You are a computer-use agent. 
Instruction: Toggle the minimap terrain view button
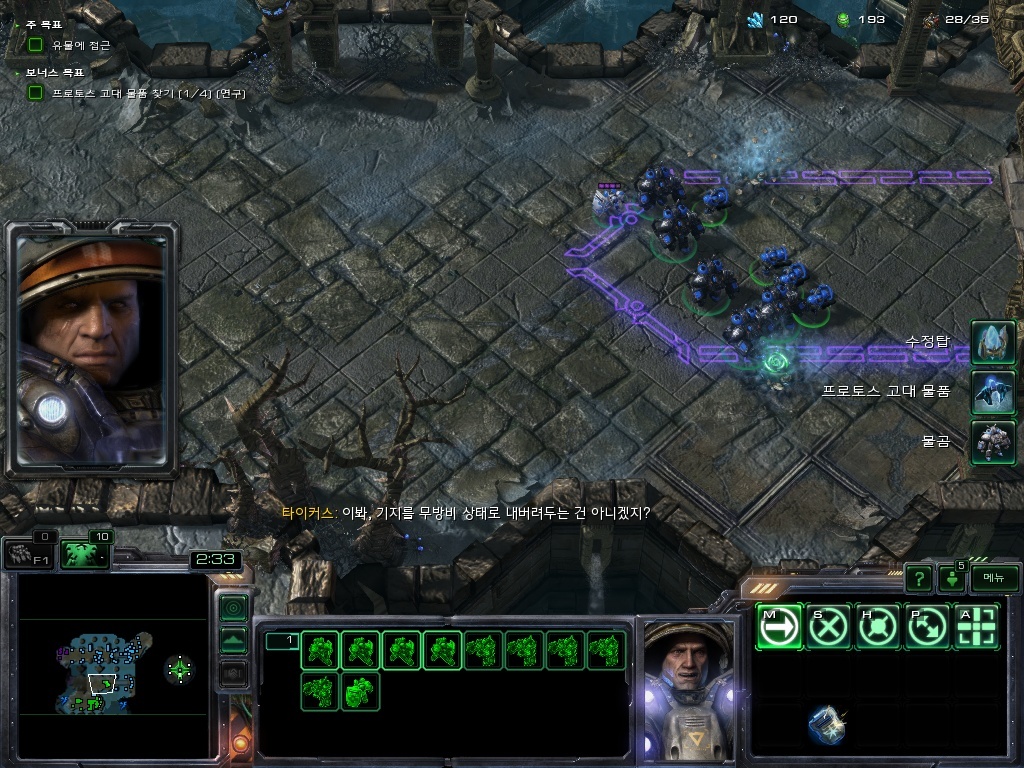click(233, 641)
